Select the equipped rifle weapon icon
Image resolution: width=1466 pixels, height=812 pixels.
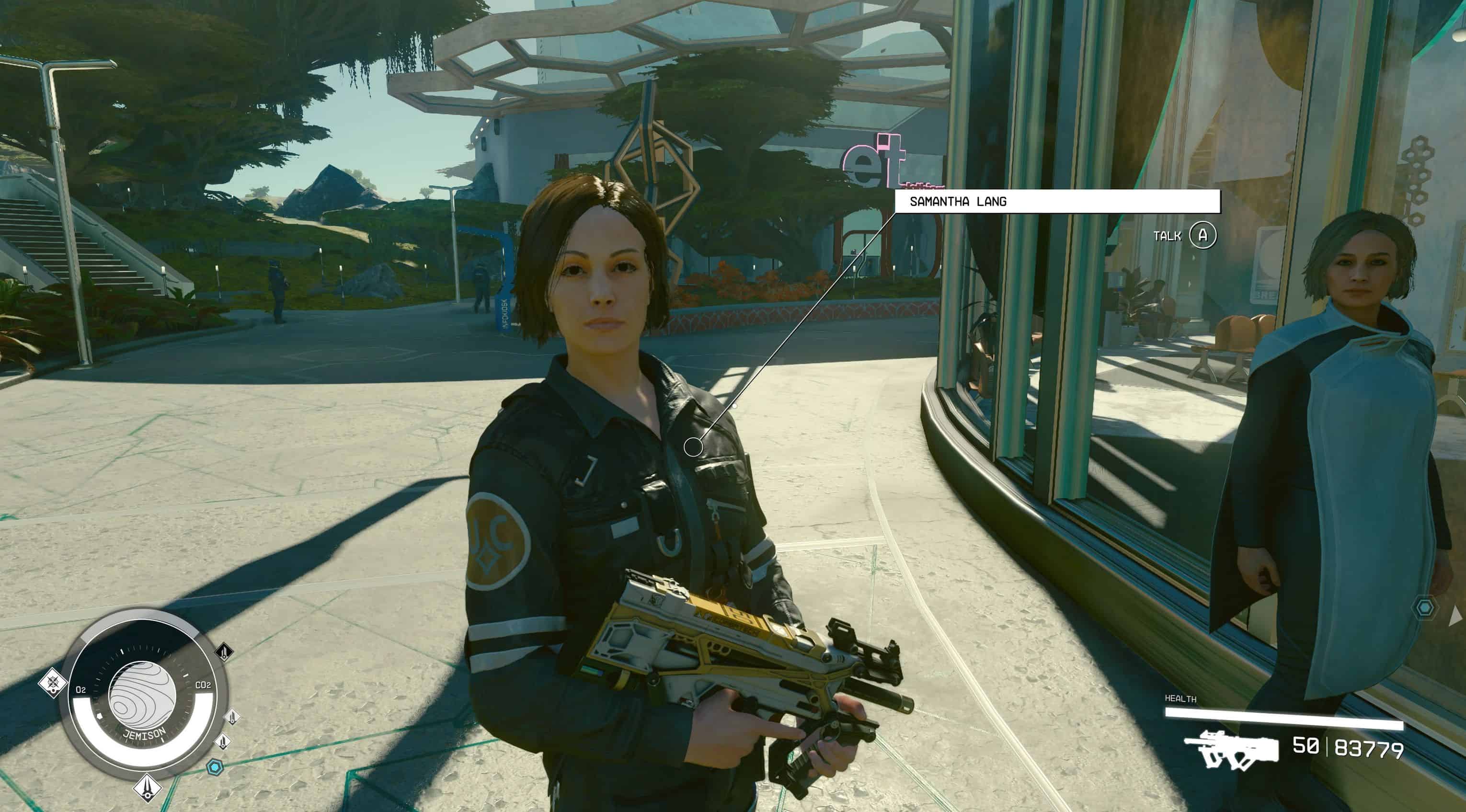click(x=1230, y=748)
